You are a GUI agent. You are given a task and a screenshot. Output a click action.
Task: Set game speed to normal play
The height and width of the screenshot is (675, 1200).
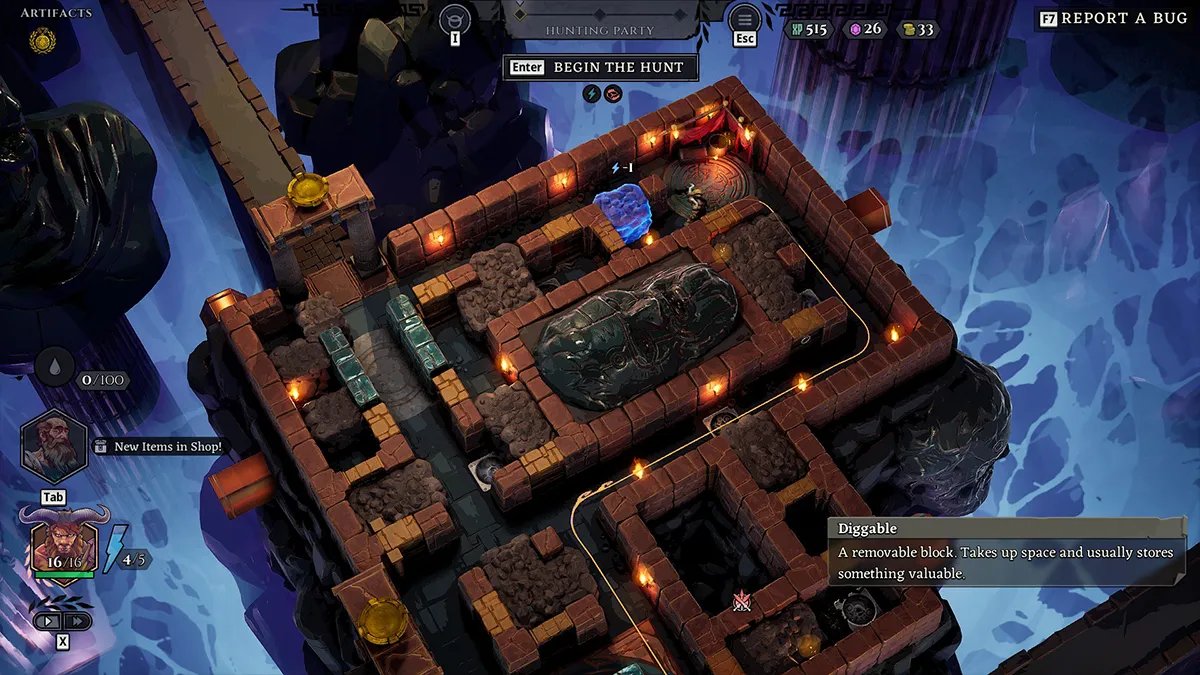[x=48, y=621]
